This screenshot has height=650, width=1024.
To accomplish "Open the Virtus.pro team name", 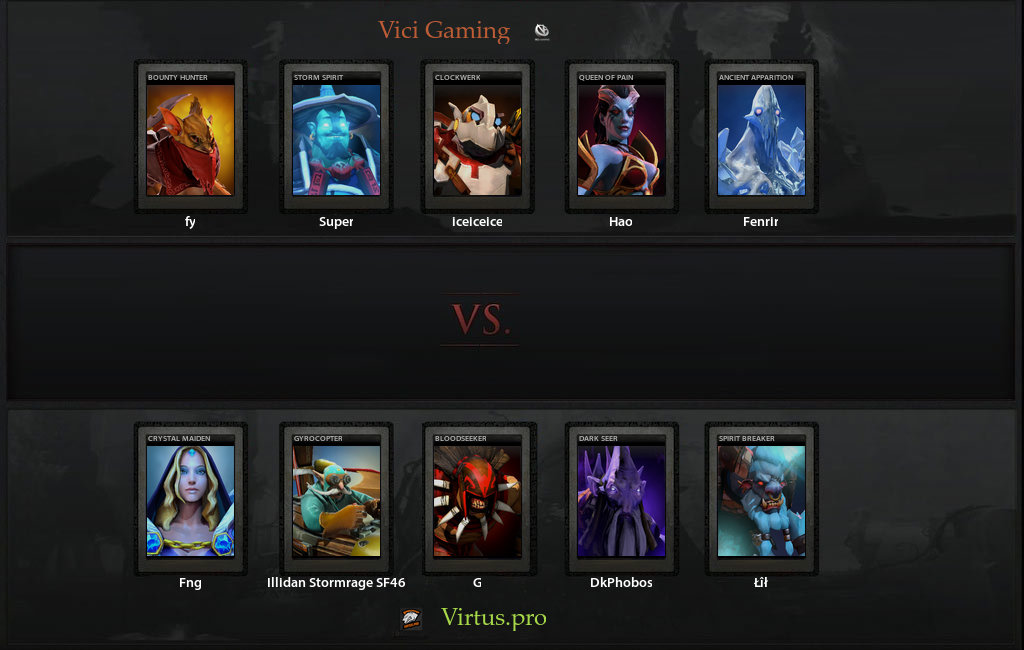I will pos(494,618).
